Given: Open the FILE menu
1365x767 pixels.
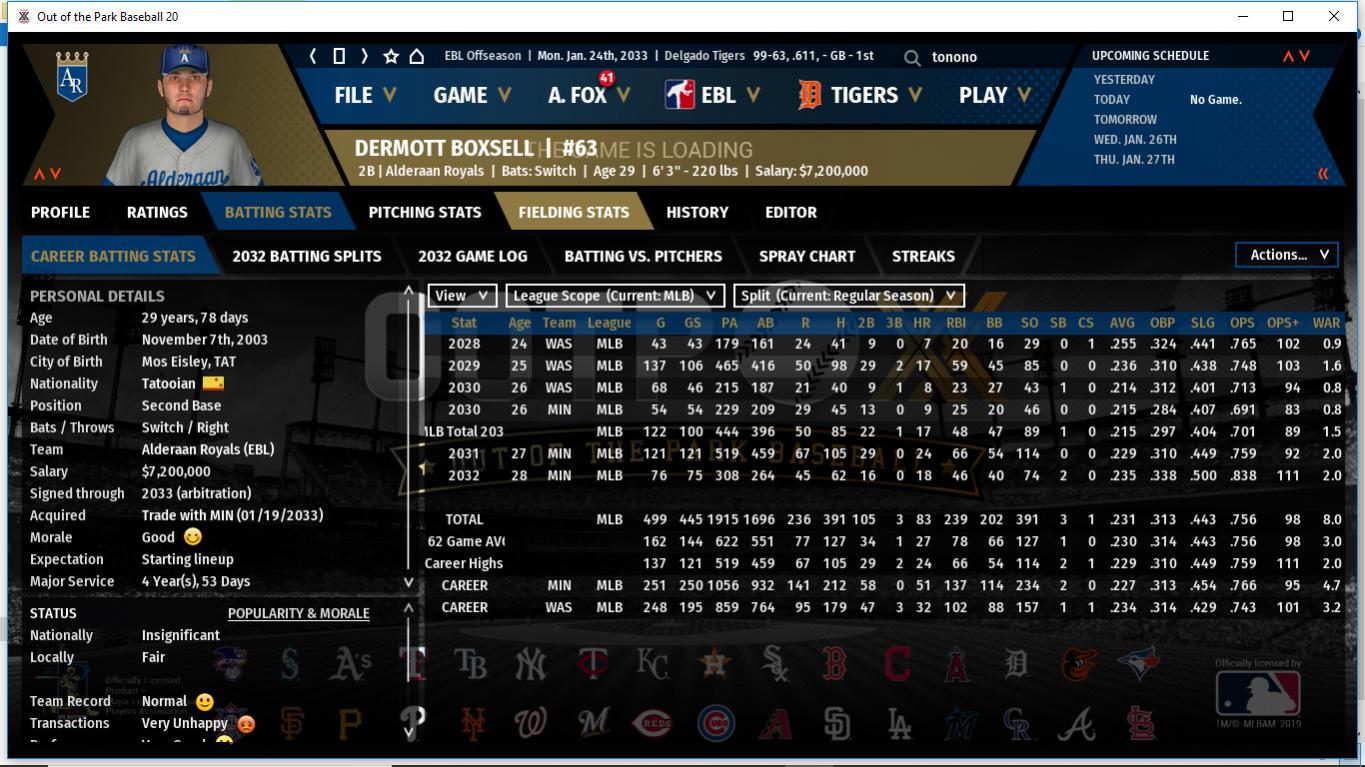Looking at the screenshot, I should [x=364, y=95].
